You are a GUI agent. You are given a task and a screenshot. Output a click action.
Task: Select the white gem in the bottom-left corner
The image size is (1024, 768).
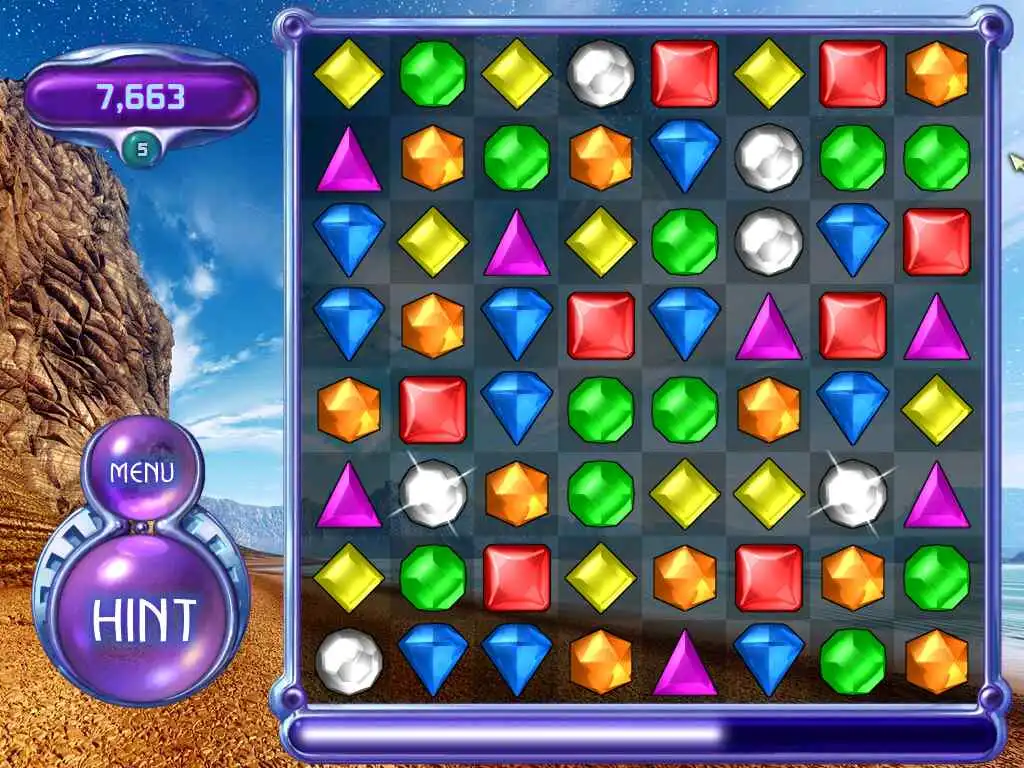348,661
